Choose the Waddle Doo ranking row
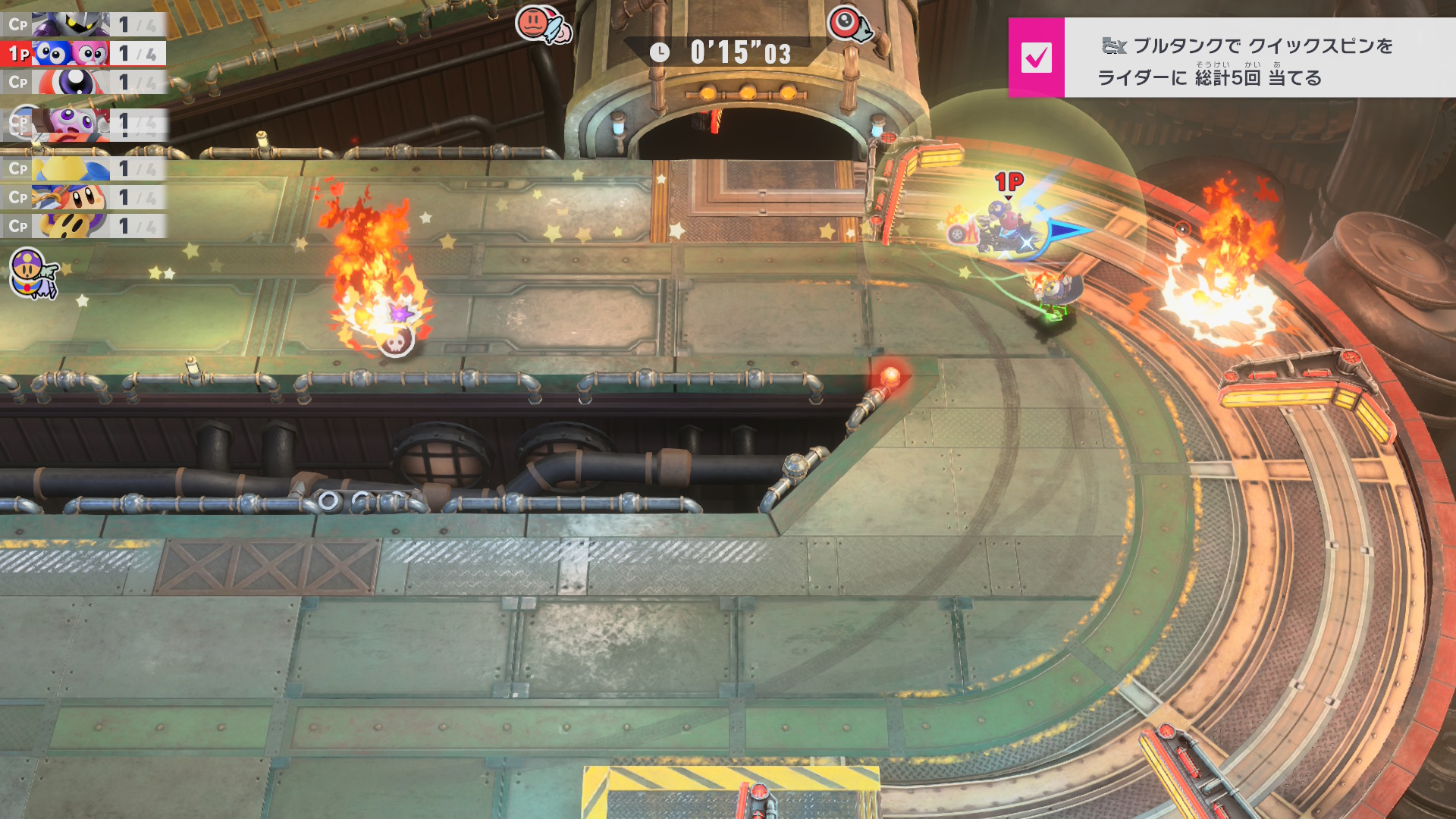 [83, 82]
